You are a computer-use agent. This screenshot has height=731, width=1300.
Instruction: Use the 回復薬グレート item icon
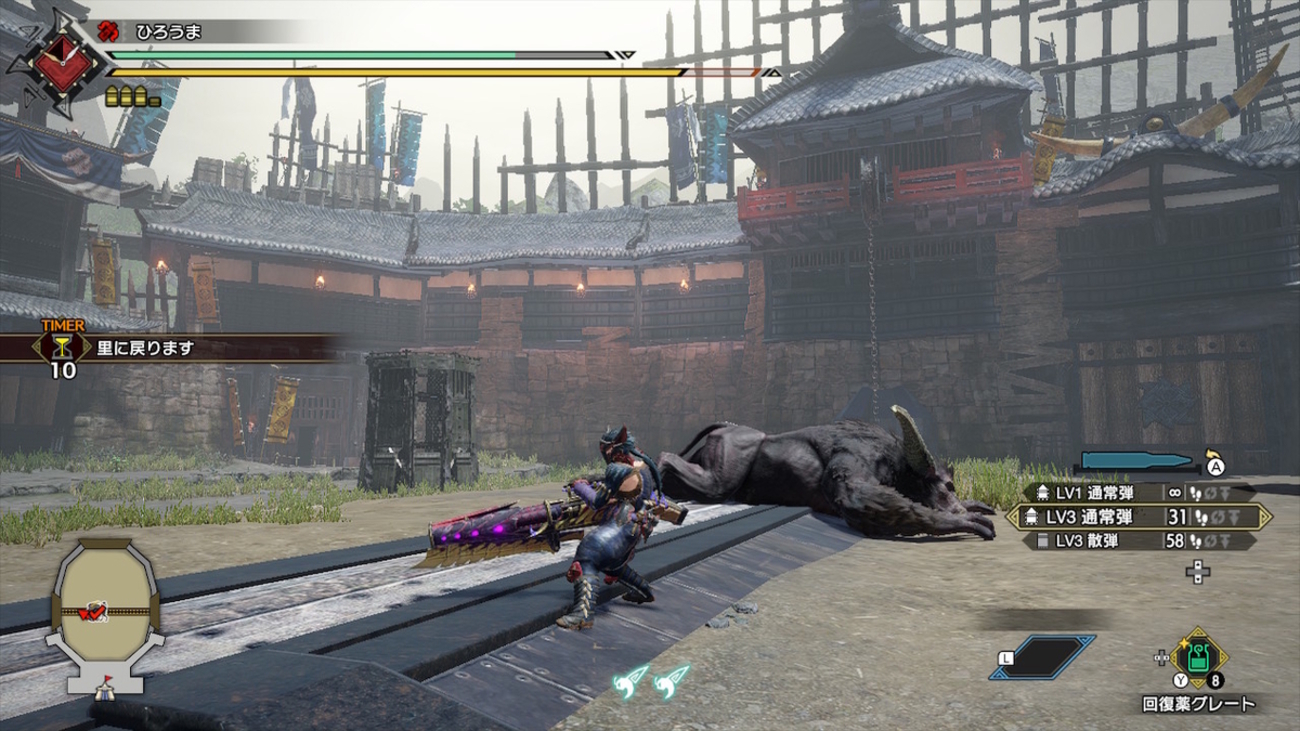point(1198,659)
